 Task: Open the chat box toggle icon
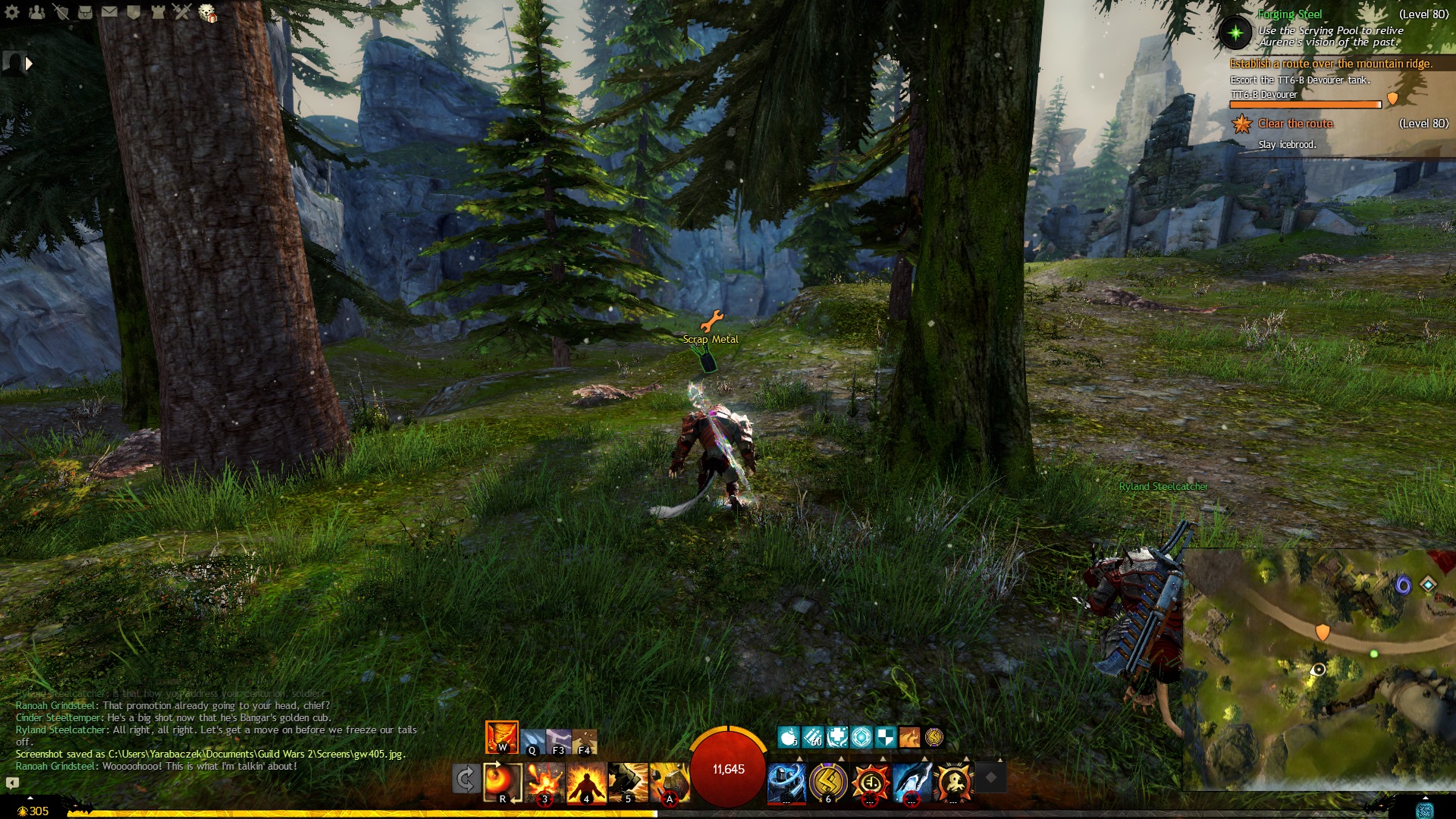tap(12, 782)
